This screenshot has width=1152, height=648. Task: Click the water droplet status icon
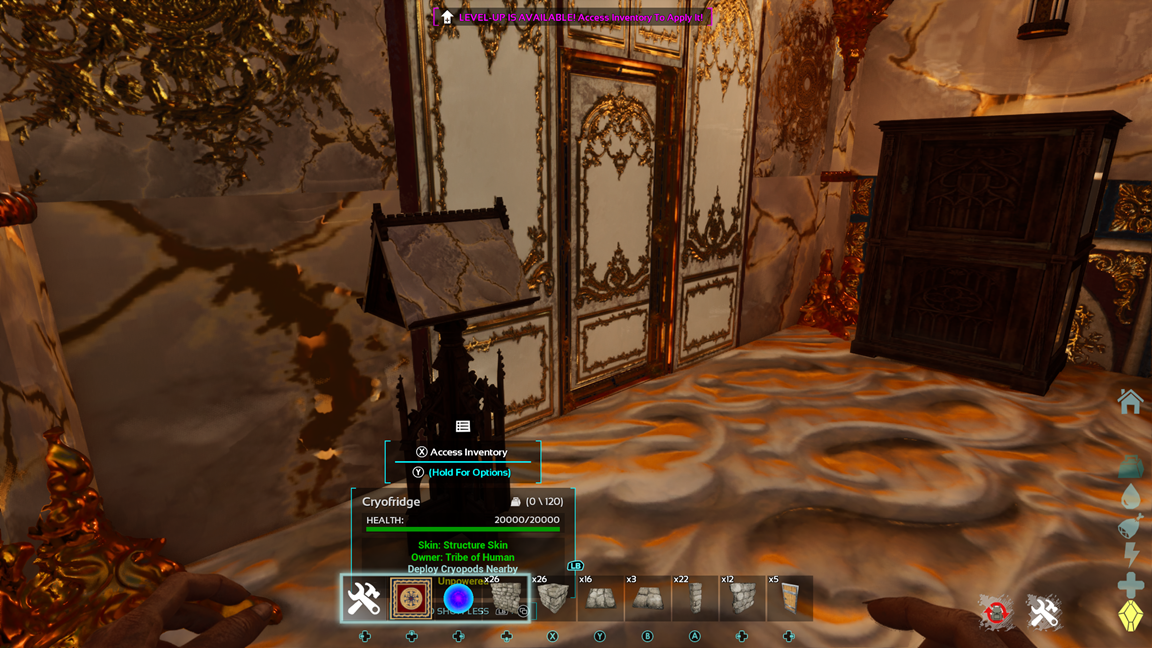click(x=1130, y=497)
